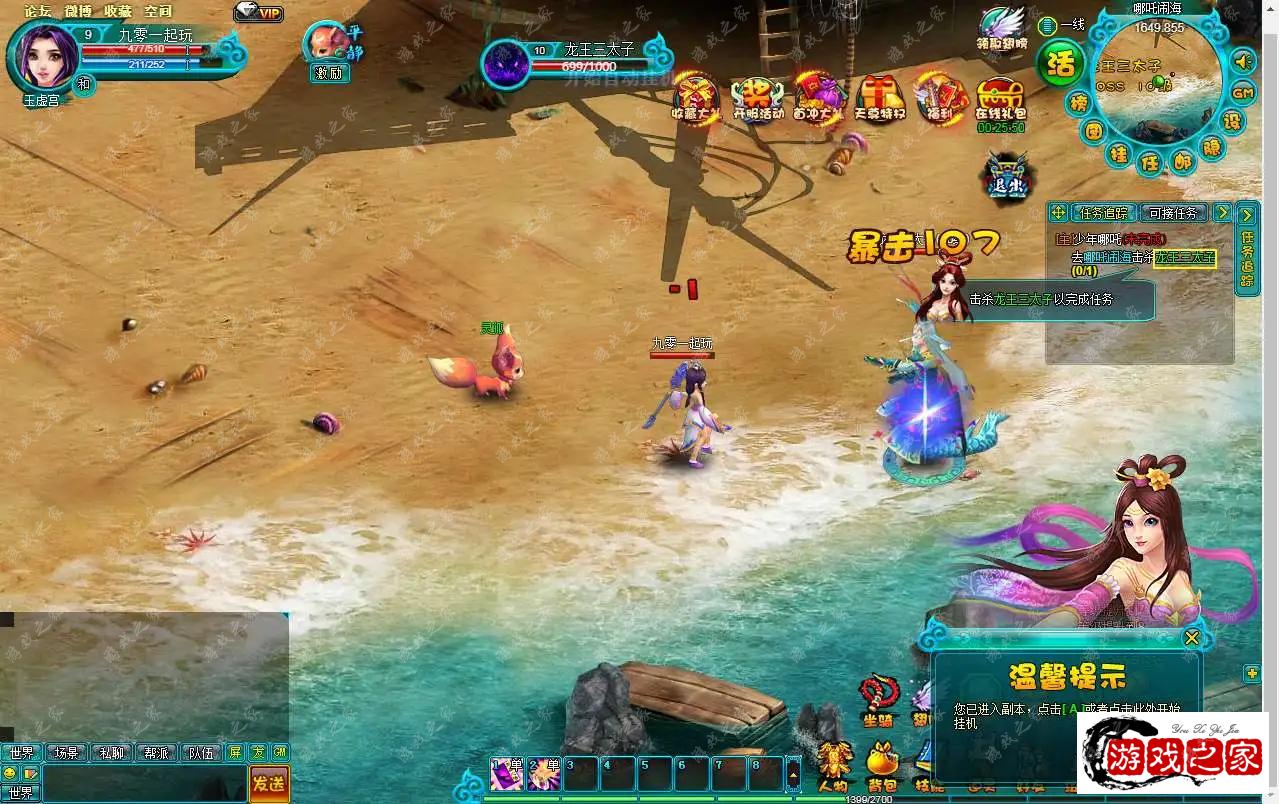The image size is (1279, 804).
Task: Open the 设 settings button by minimap
Action: [x=1233, y=122]
